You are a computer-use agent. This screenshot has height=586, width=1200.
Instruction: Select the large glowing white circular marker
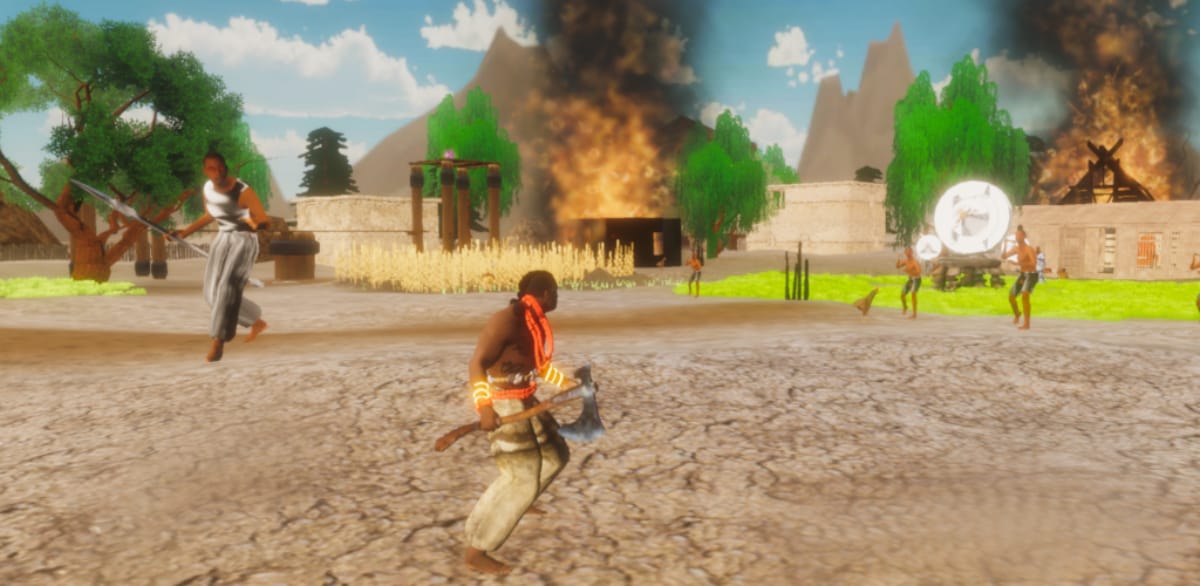point(972,217)
